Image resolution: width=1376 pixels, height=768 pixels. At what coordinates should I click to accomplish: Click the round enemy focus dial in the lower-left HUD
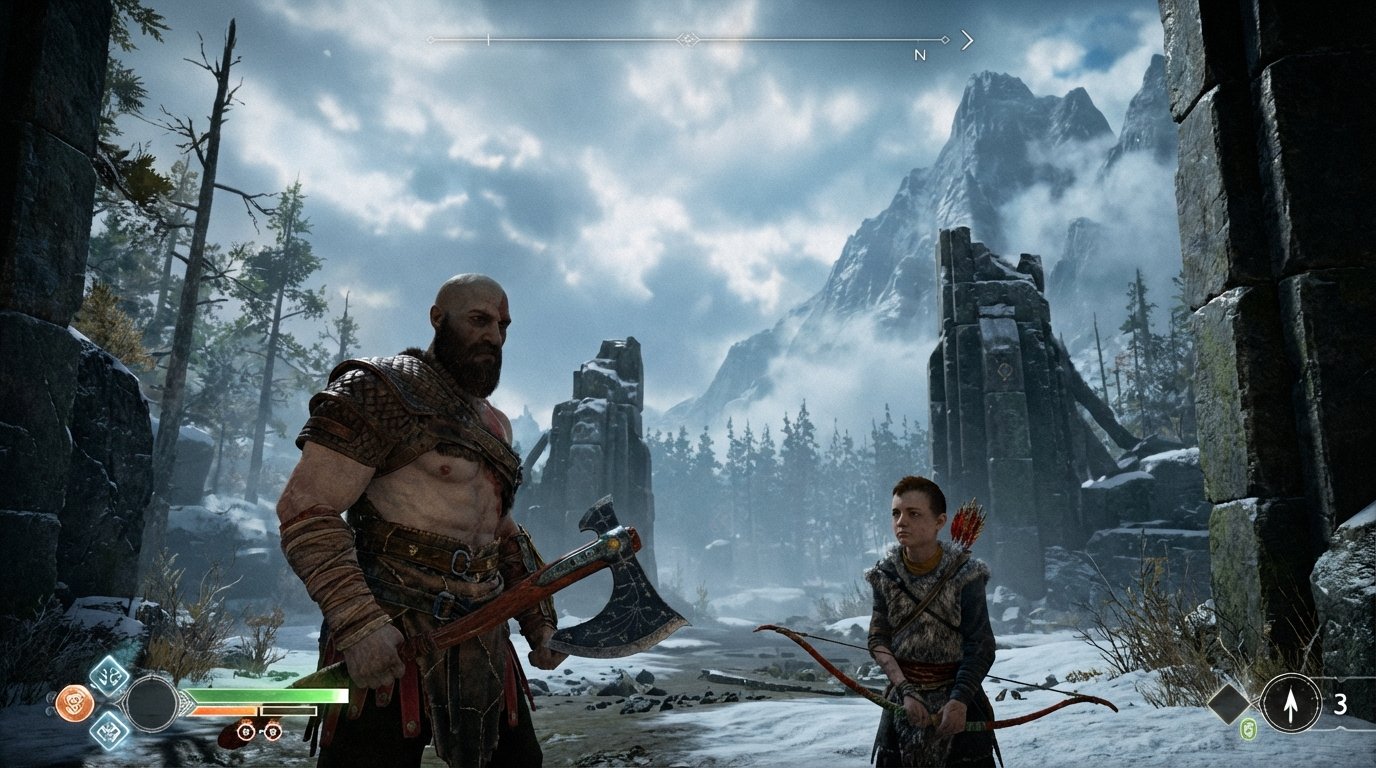tap(152, 703)
